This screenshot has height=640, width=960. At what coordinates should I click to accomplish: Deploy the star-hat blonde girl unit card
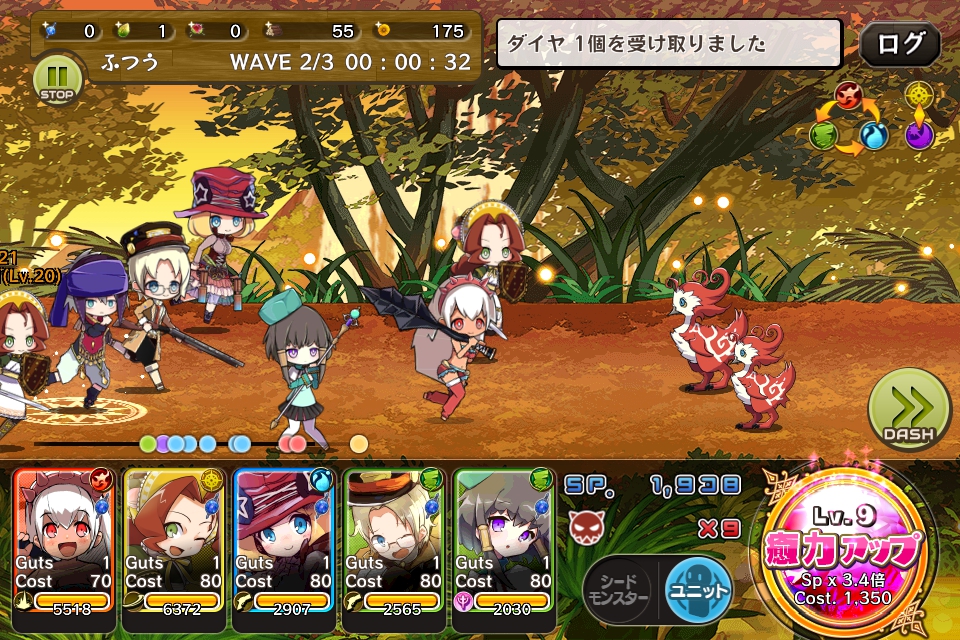[x=284, y=540]
